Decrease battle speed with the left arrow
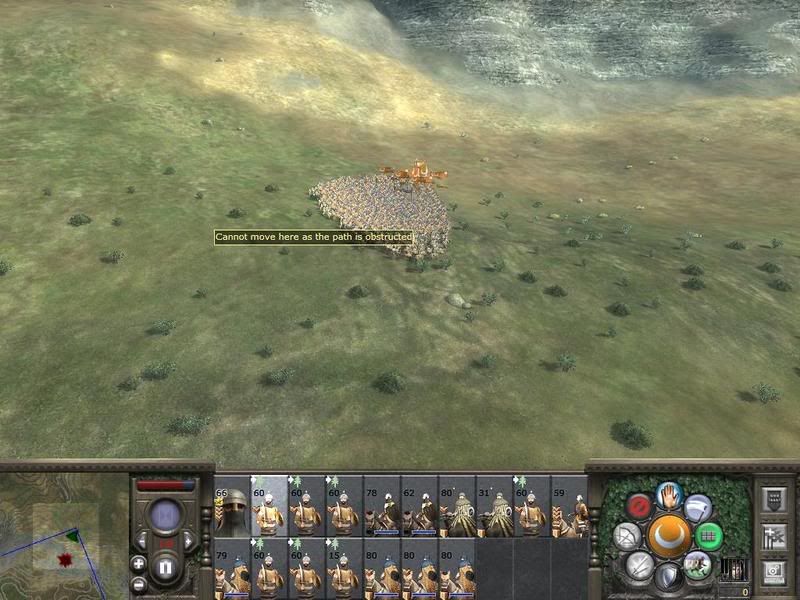The height and width of the screenshot is (600, 800). (x=142, y=541)
